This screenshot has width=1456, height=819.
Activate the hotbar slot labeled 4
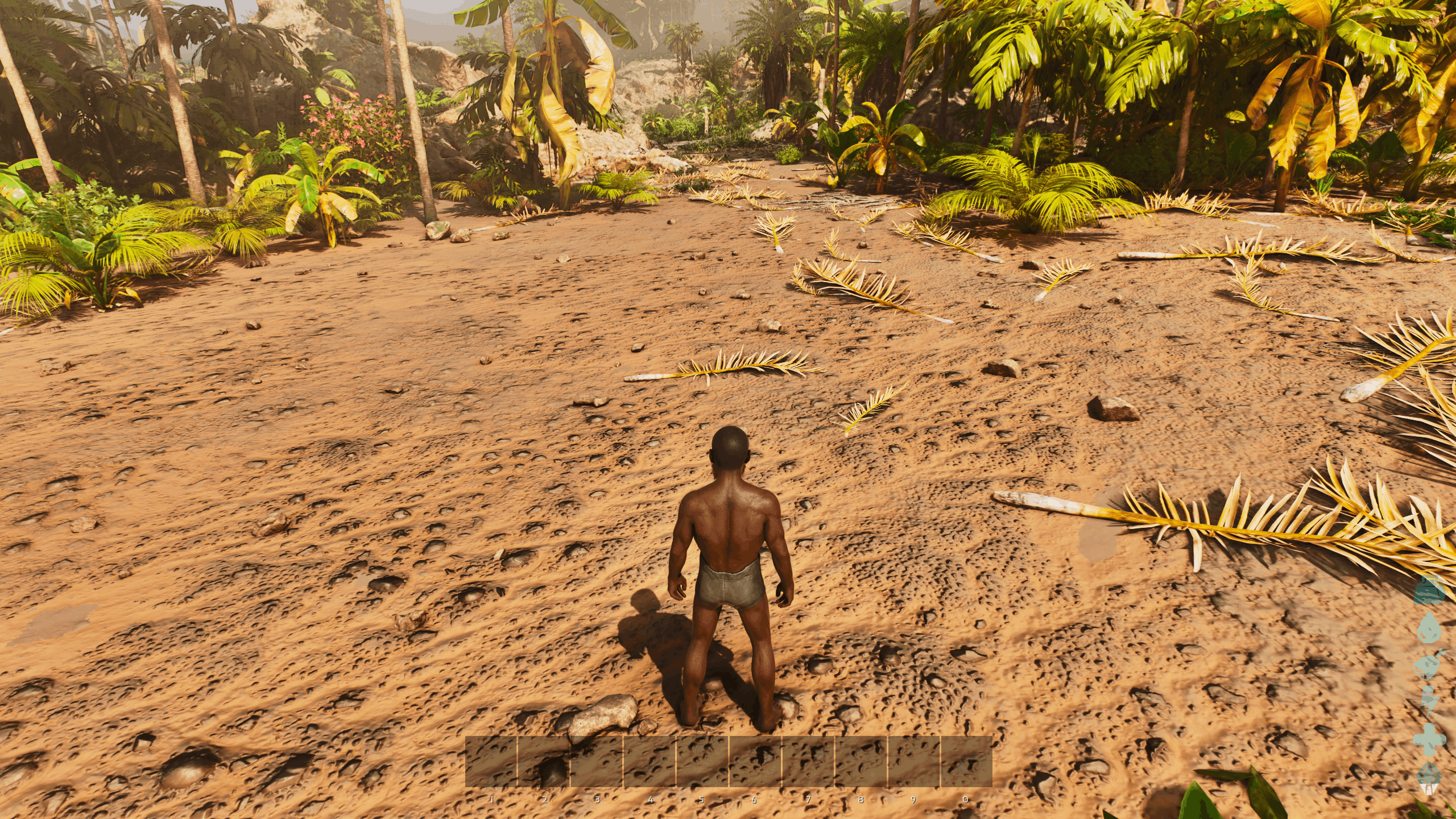[x=650, y=762]
